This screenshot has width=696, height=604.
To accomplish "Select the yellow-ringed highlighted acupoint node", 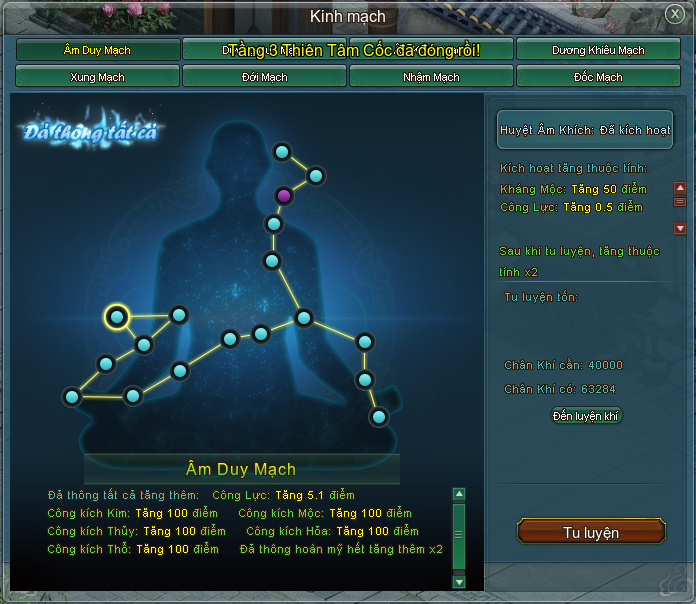I will pos(117,317).
